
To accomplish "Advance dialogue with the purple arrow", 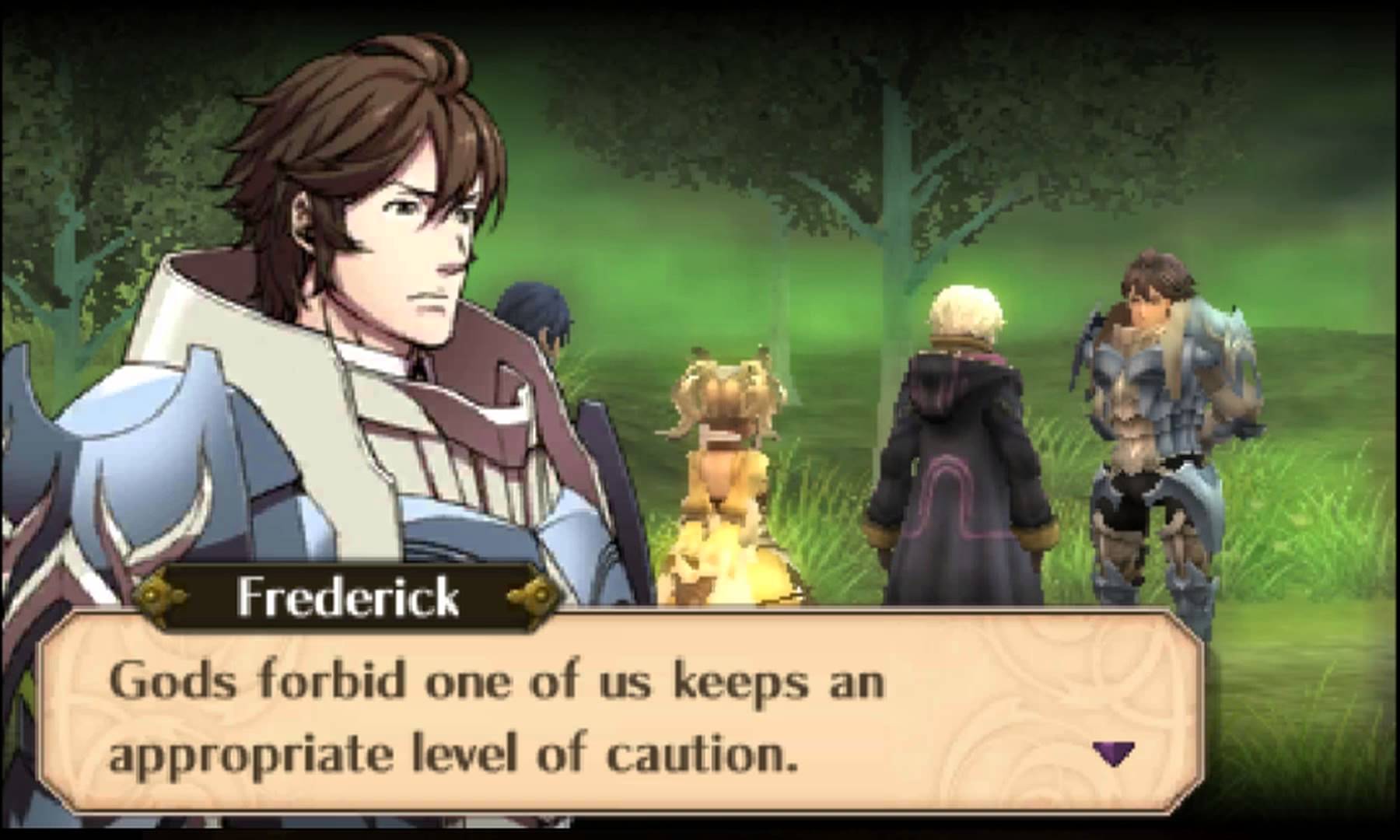I will pos(1113,752).
